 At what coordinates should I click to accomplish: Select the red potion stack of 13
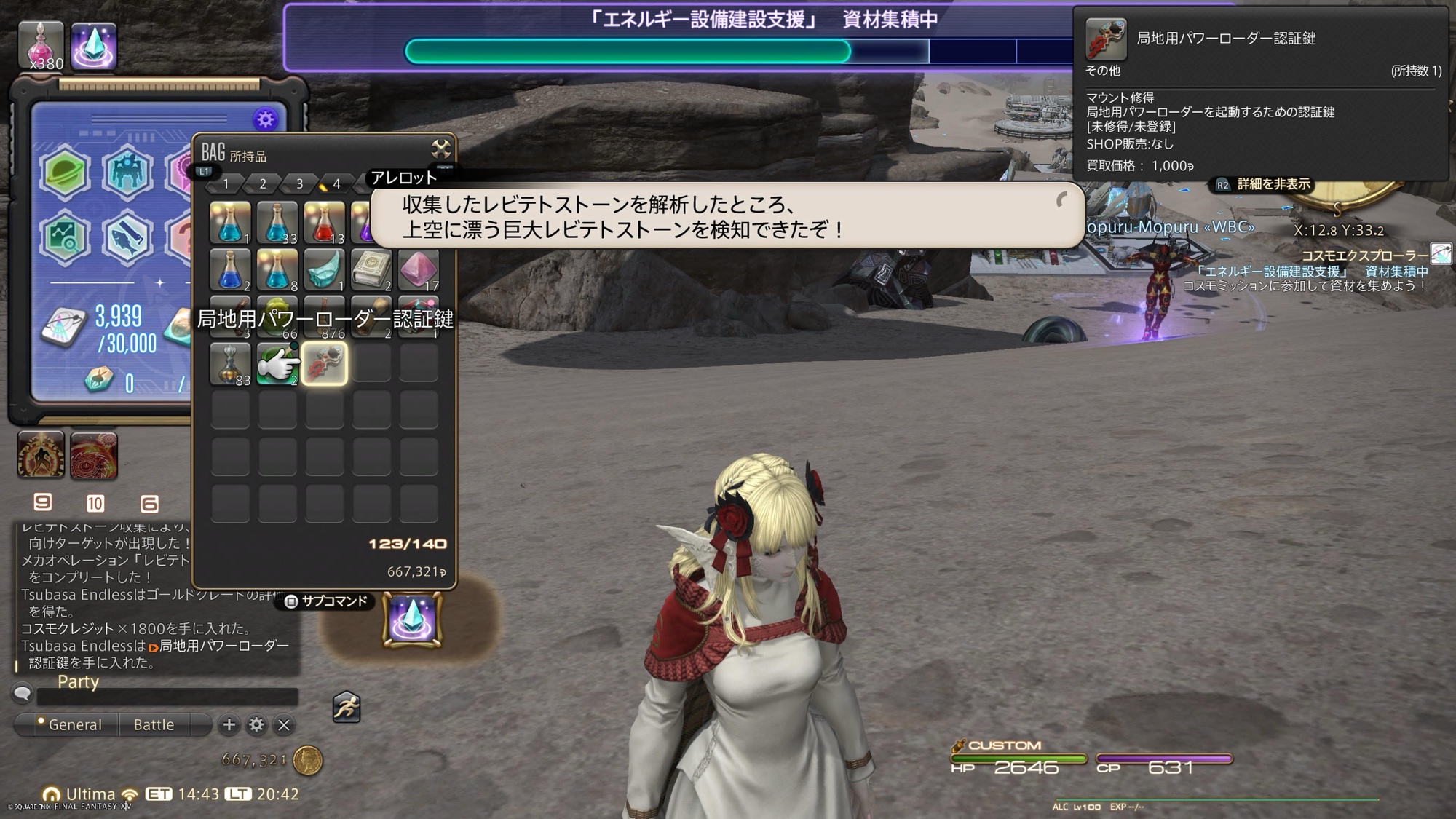(325, 222)
